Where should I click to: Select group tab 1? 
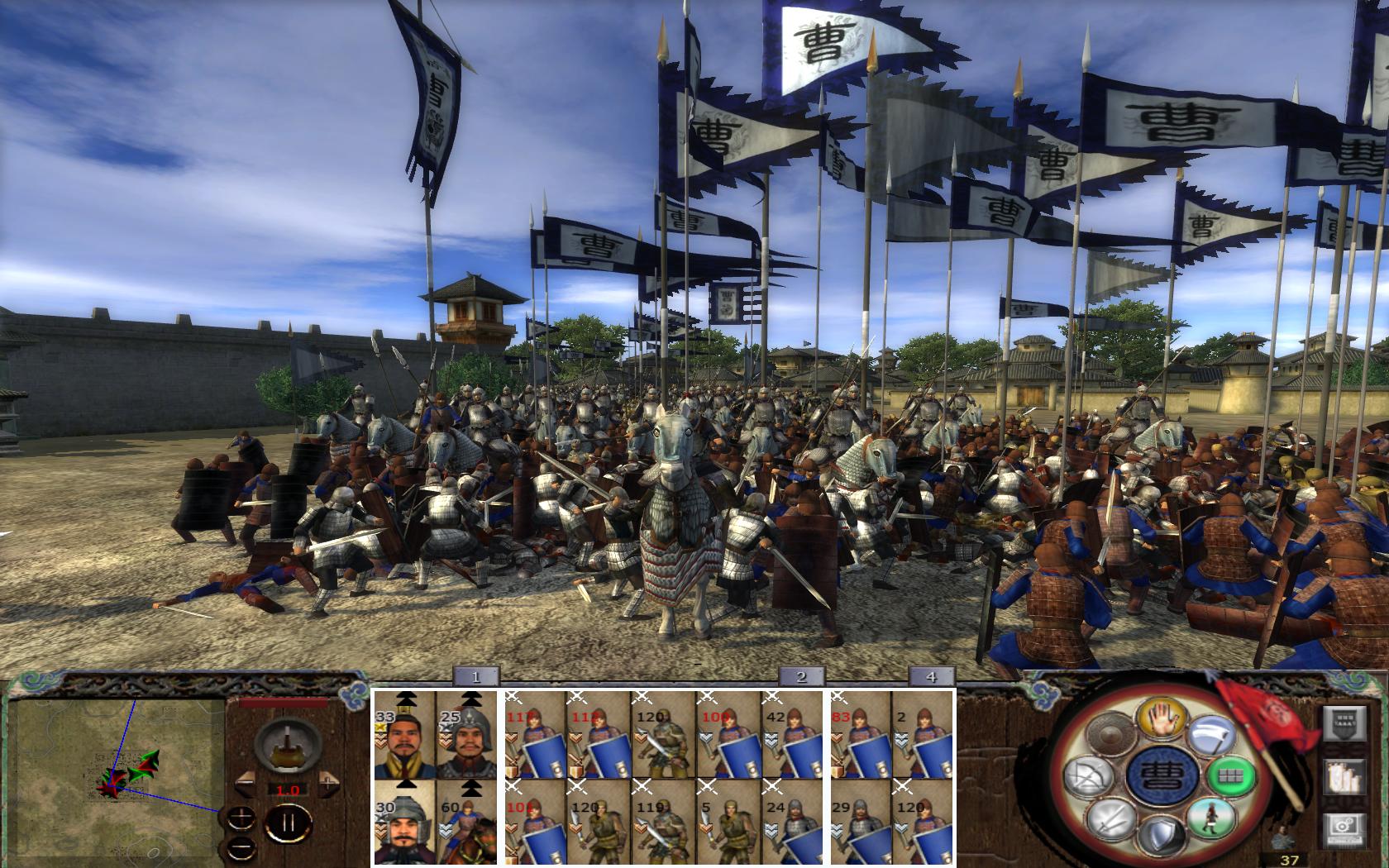[475, 676]
